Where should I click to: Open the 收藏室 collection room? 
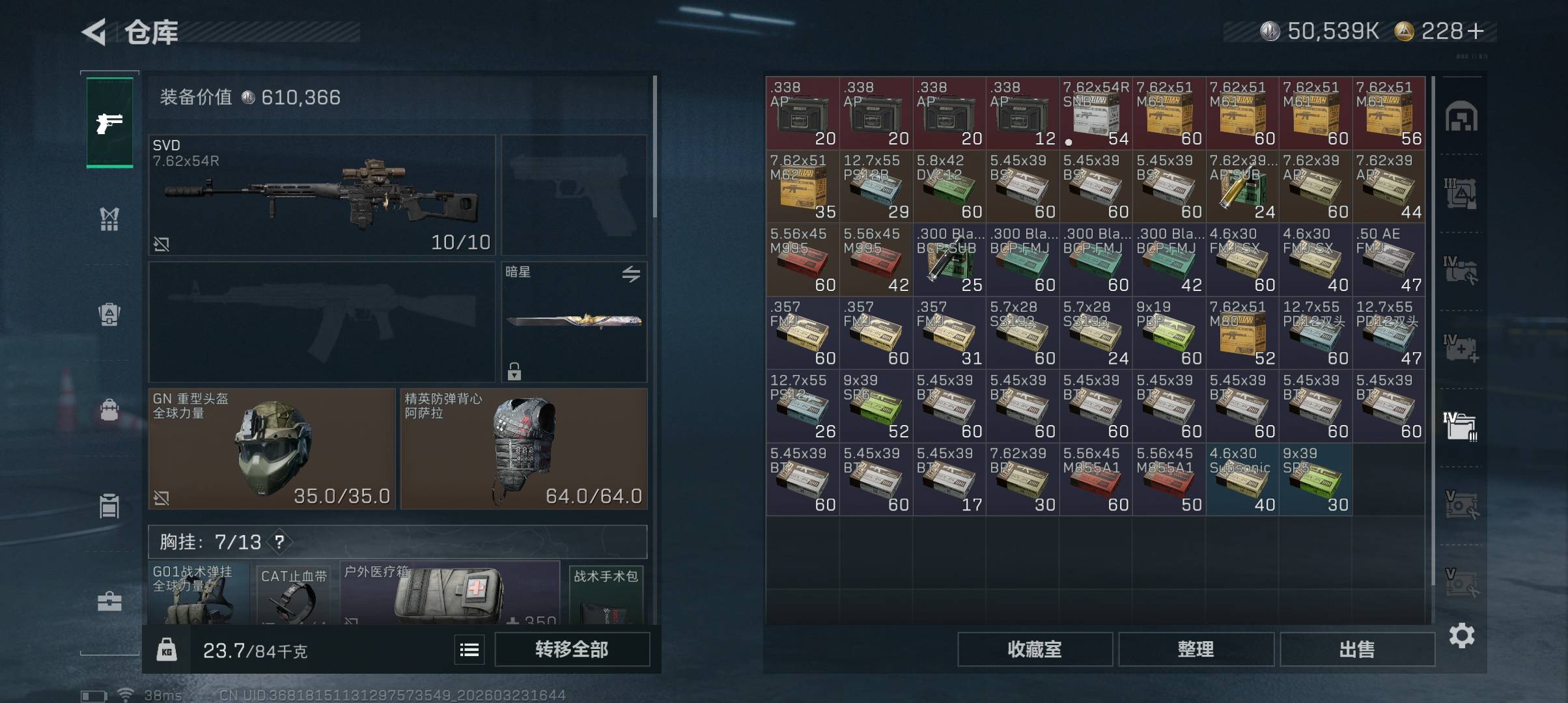(1035, 649)
